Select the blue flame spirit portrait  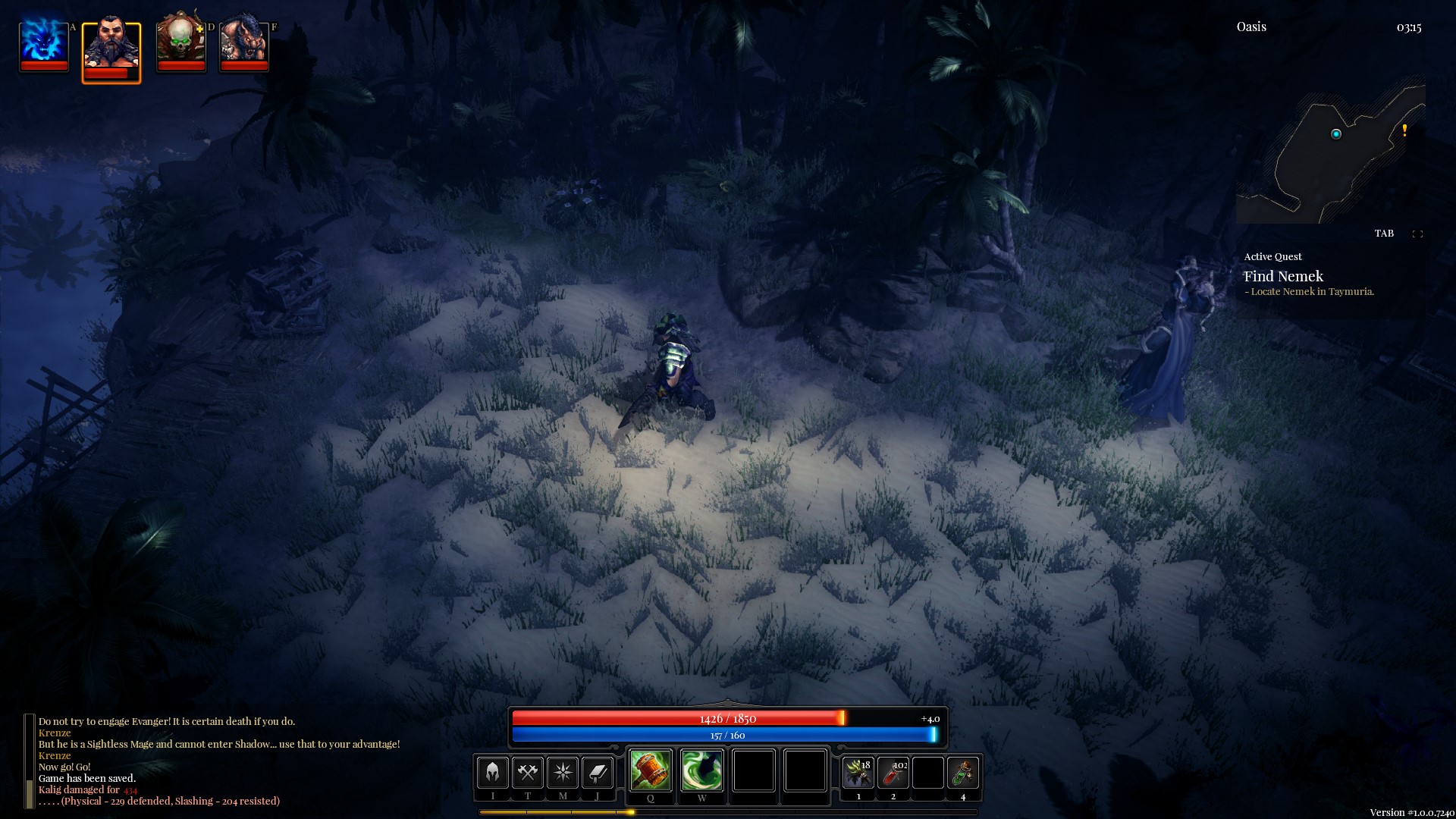[x=43, y=44]
